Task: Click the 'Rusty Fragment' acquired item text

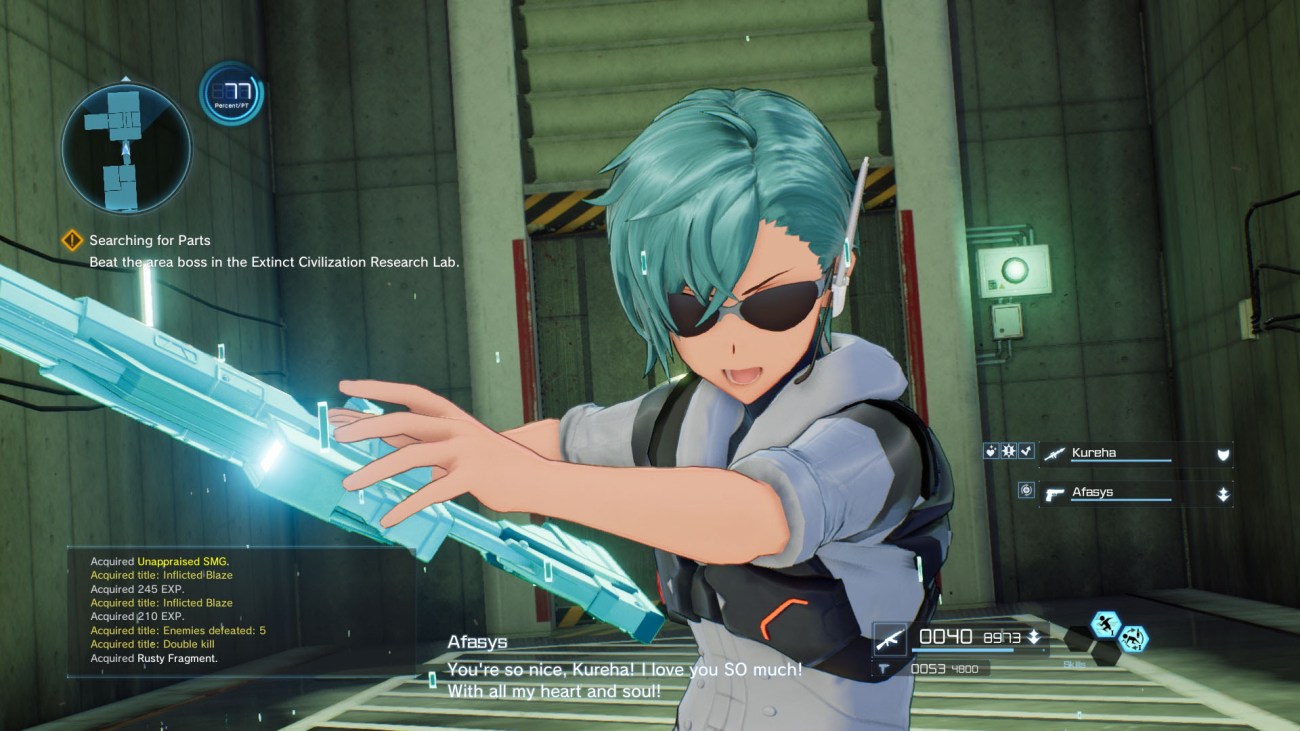Action: pos(155,658)
